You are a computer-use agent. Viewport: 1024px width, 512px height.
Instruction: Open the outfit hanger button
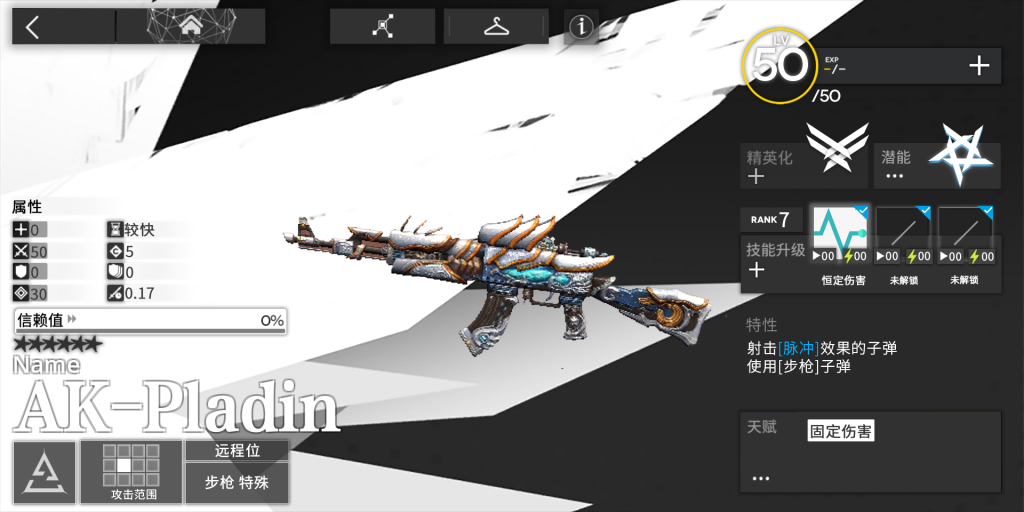pos(496,27)
